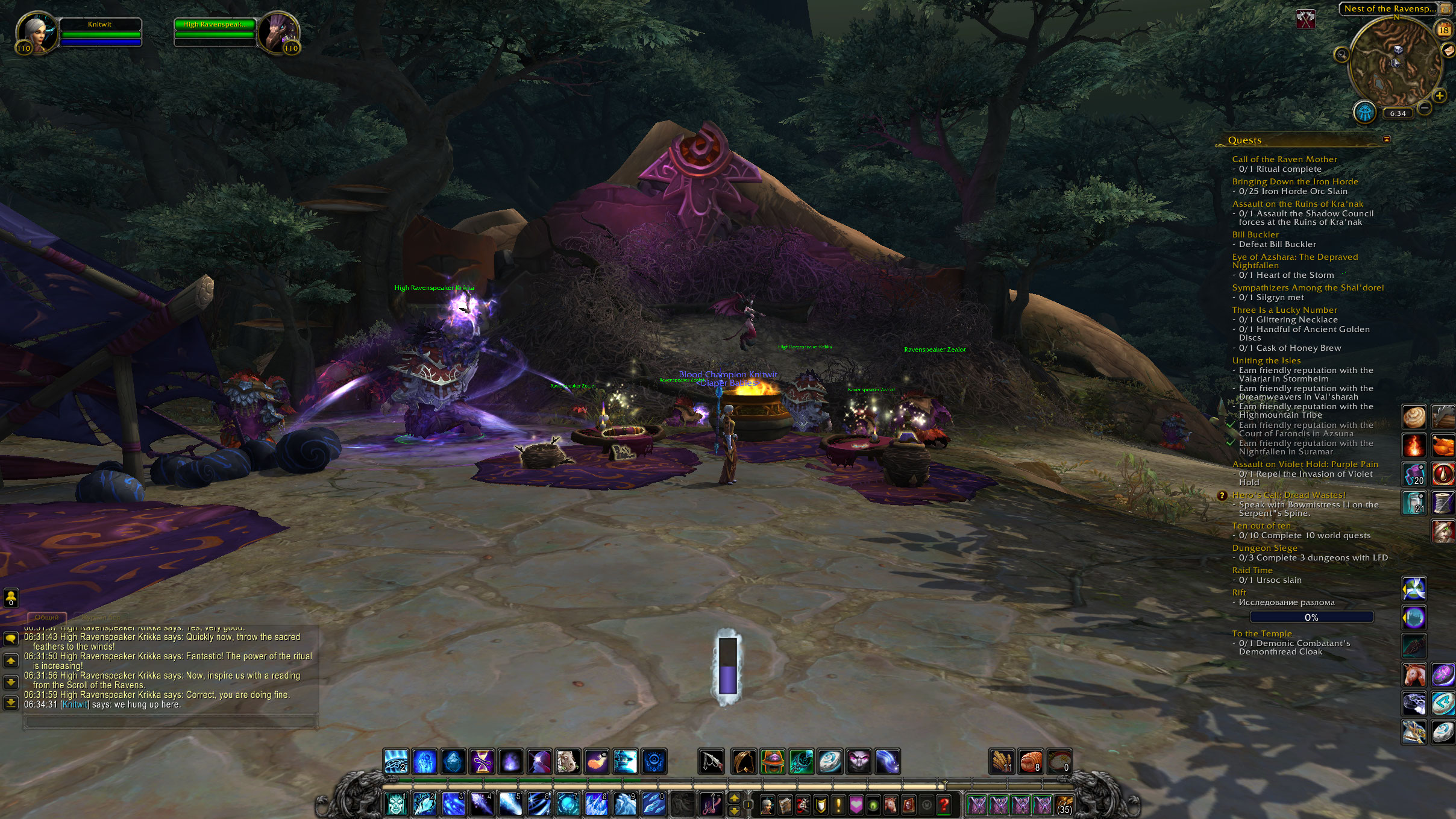1456x819 pixels.
Task: Click the crossed axes buff icon
Action: coord(1306,19)
